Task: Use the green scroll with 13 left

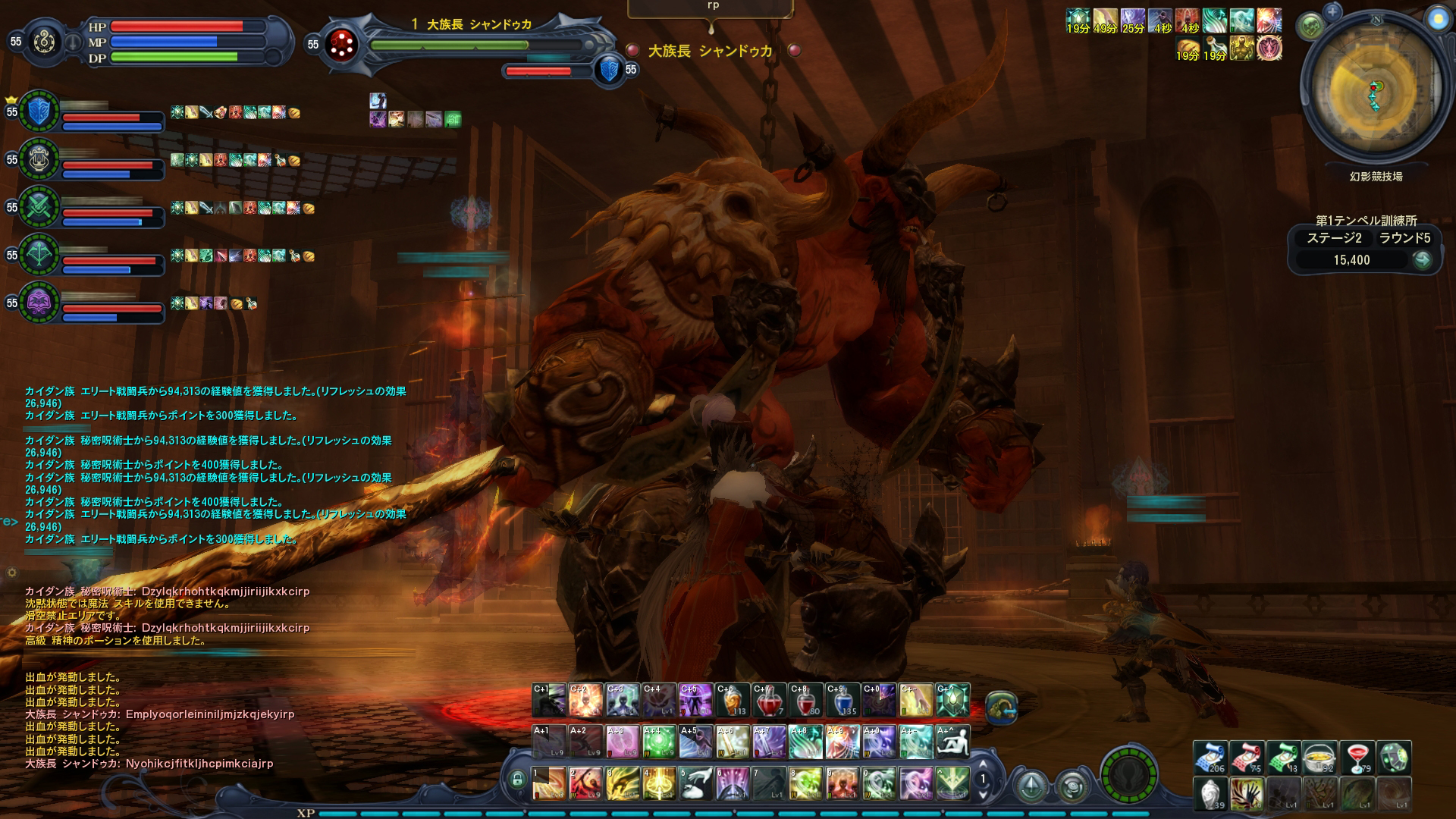Action: 1283,758
